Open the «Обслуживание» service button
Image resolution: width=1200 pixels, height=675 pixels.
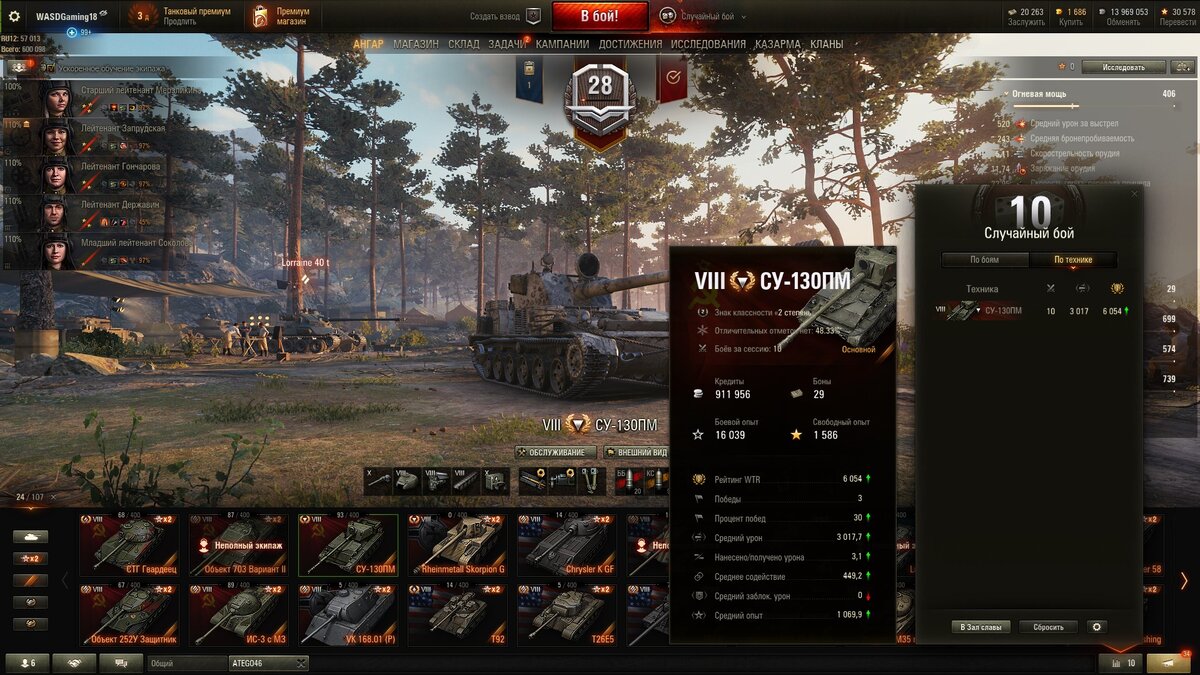556,452
